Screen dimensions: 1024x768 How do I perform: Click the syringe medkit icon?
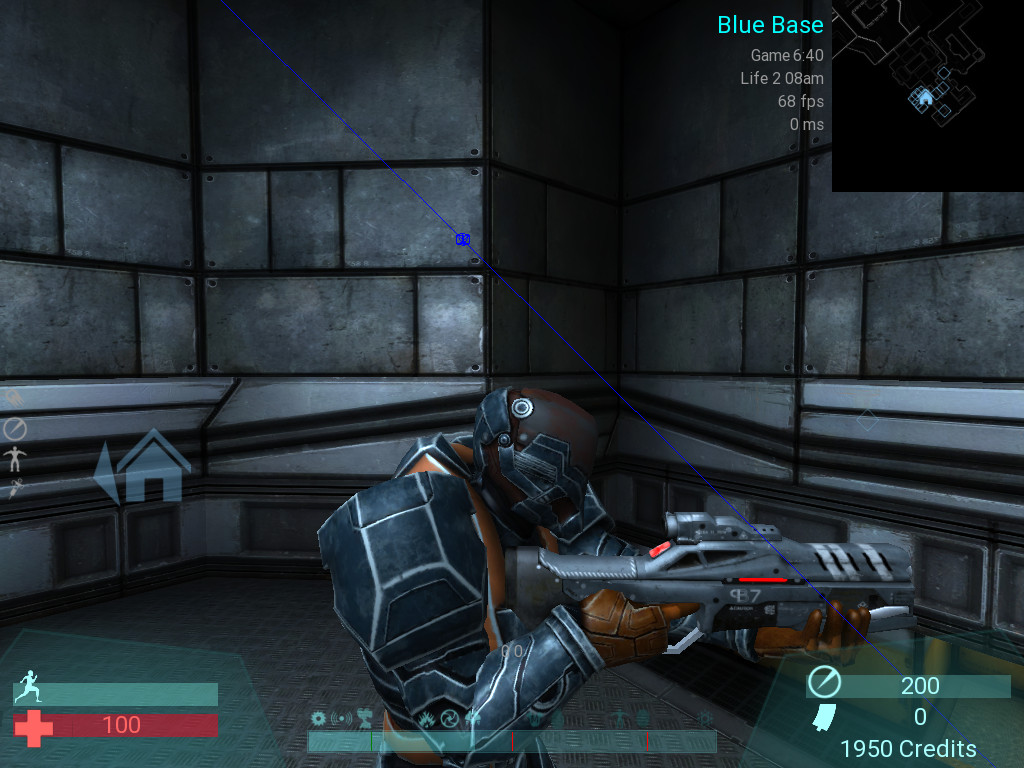(15, 488)
